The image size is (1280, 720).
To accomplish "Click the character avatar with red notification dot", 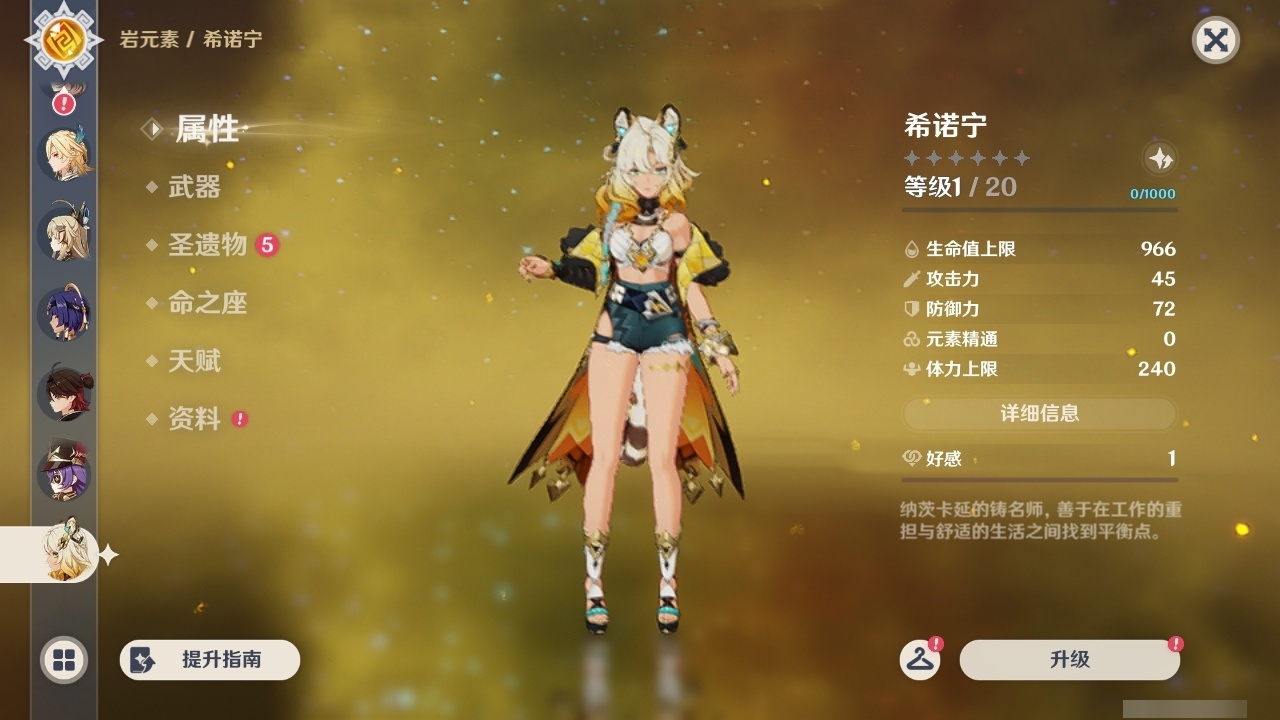I will (65, 95).
